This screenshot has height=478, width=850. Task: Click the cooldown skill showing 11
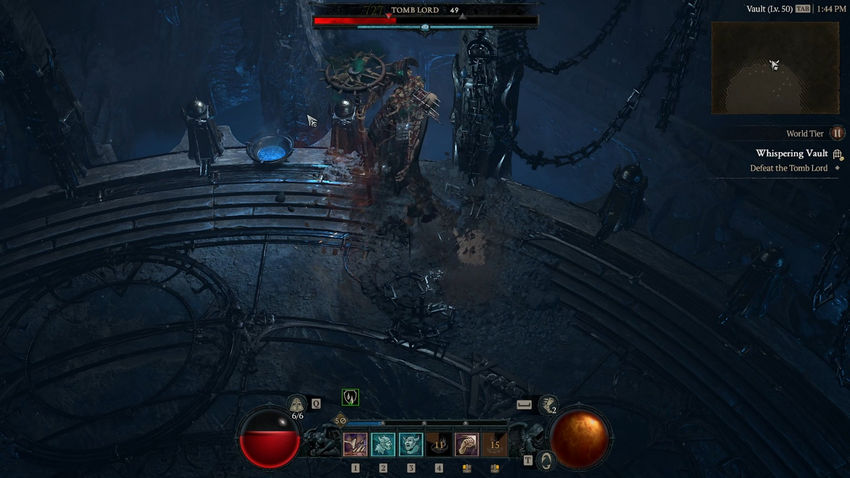pyautogui.click(x=439, y=444)
